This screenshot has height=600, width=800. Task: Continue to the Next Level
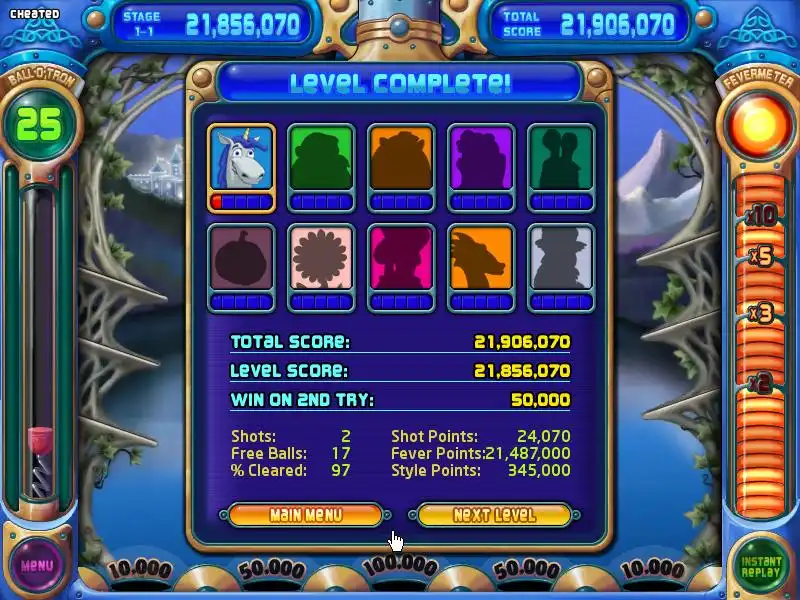[x=494, y=515]
